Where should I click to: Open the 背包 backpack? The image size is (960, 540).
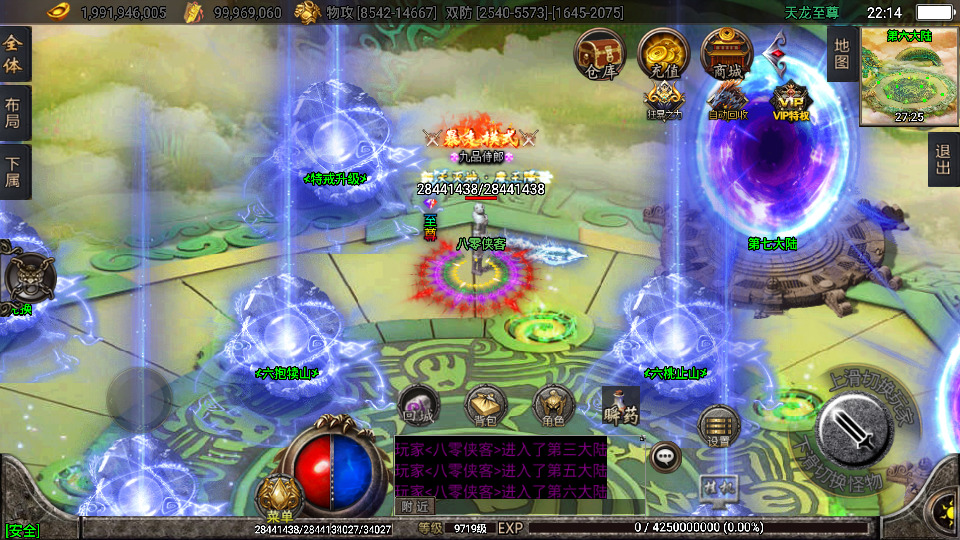click(x=486, y=406)
